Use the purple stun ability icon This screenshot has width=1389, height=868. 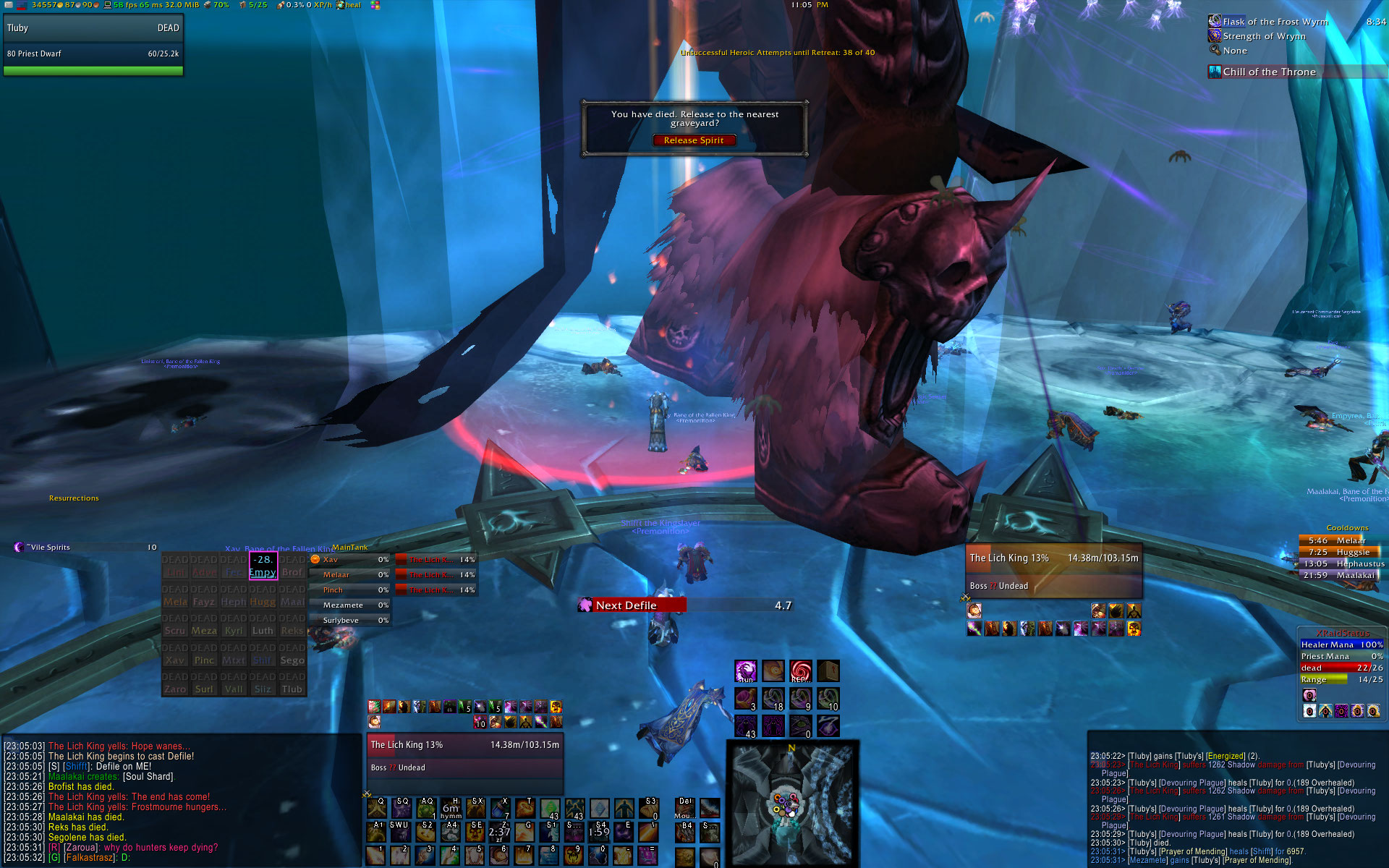pos(745,671)
